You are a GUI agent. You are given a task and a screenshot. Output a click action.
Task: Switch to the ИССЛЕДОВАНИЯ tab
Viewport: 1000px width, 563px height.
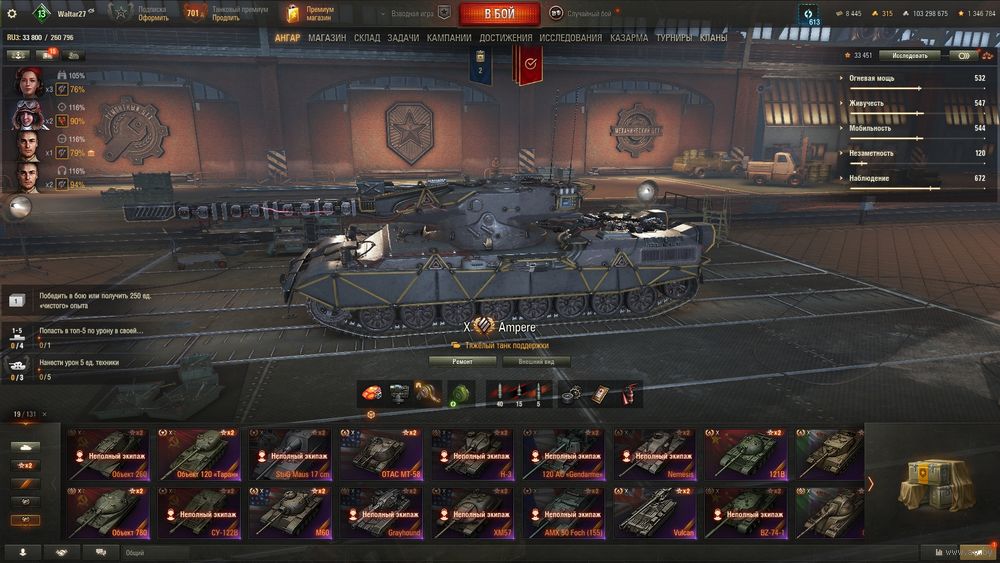click(x=570, y=38)
